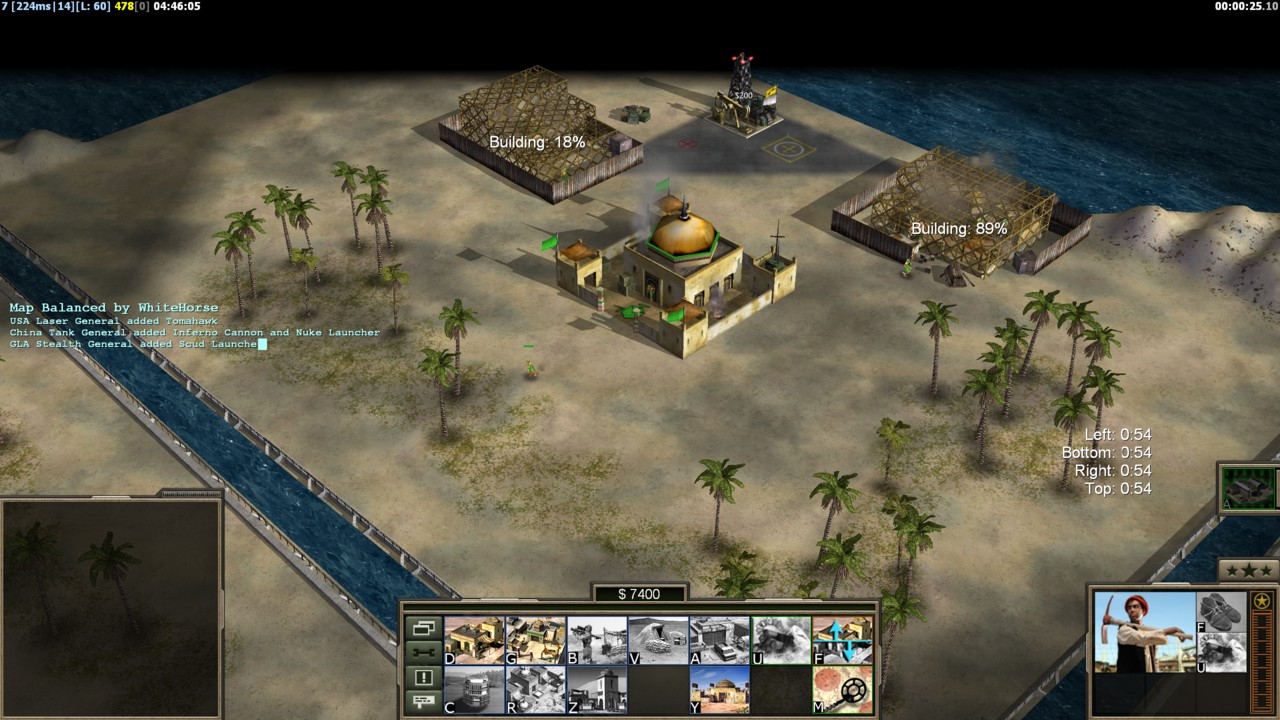Screen dimensions: 1280x720
Task: Select the tunnel bunker icon marked V
Action: 658,640
